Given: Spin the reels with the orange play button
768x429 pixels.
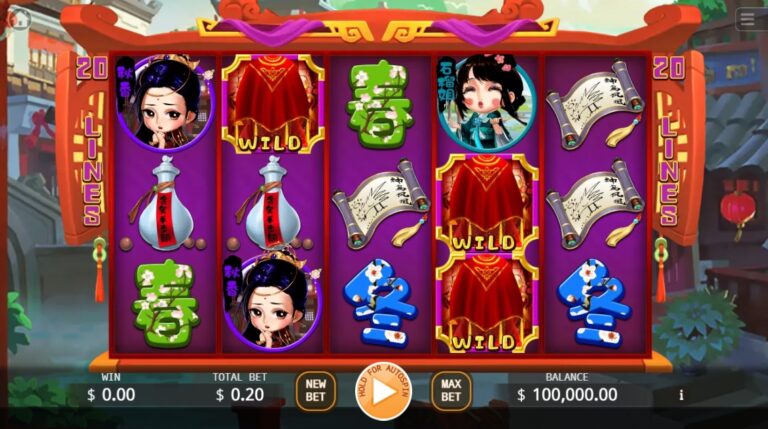Looking at the screenshot, I should click(x=383, y=391).
